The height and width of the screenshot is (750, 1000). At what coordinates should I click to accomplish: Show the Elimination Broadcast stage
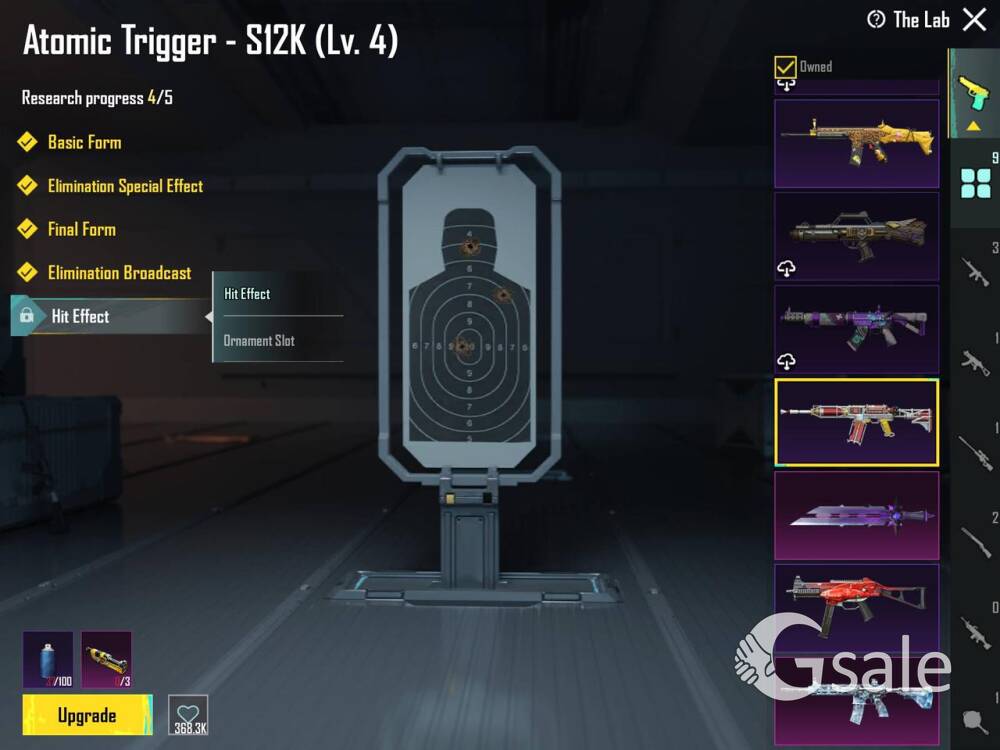click(x=119, y=273)
